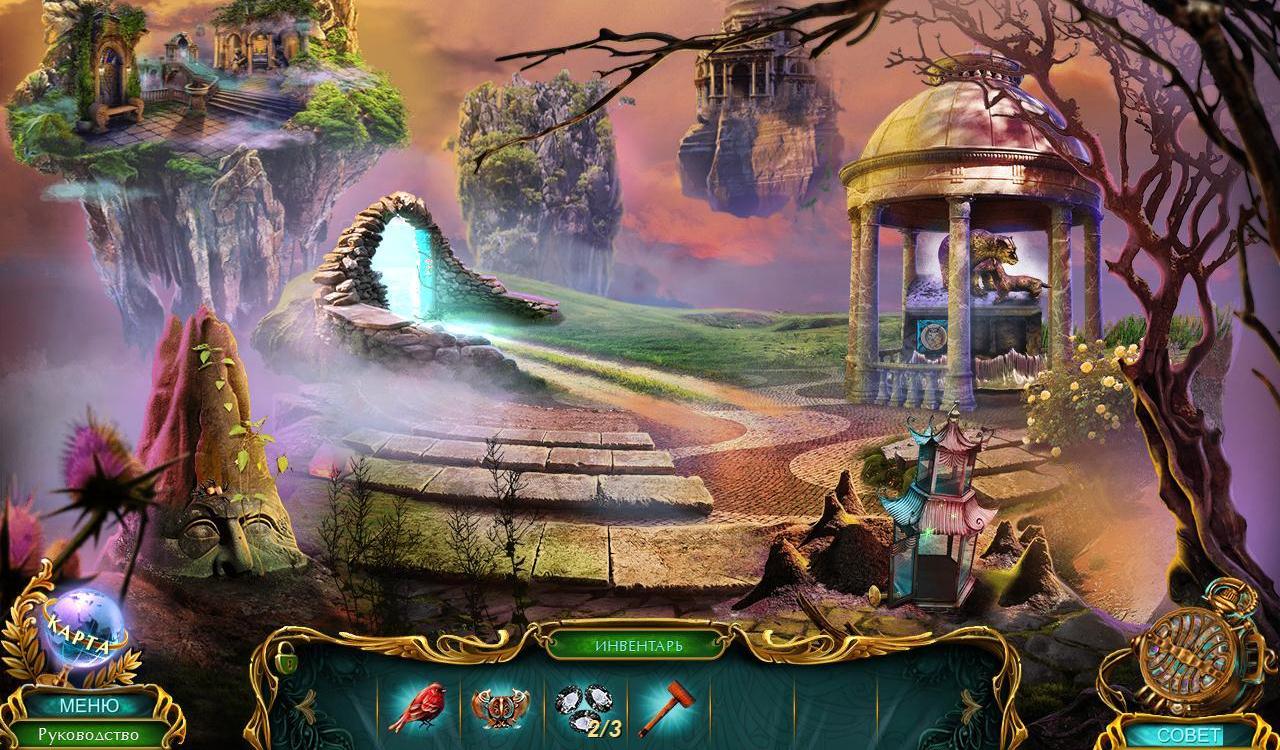
Task: Select the winged emblem inventory item
Action: pyautogui.click(x=500, y=708)
